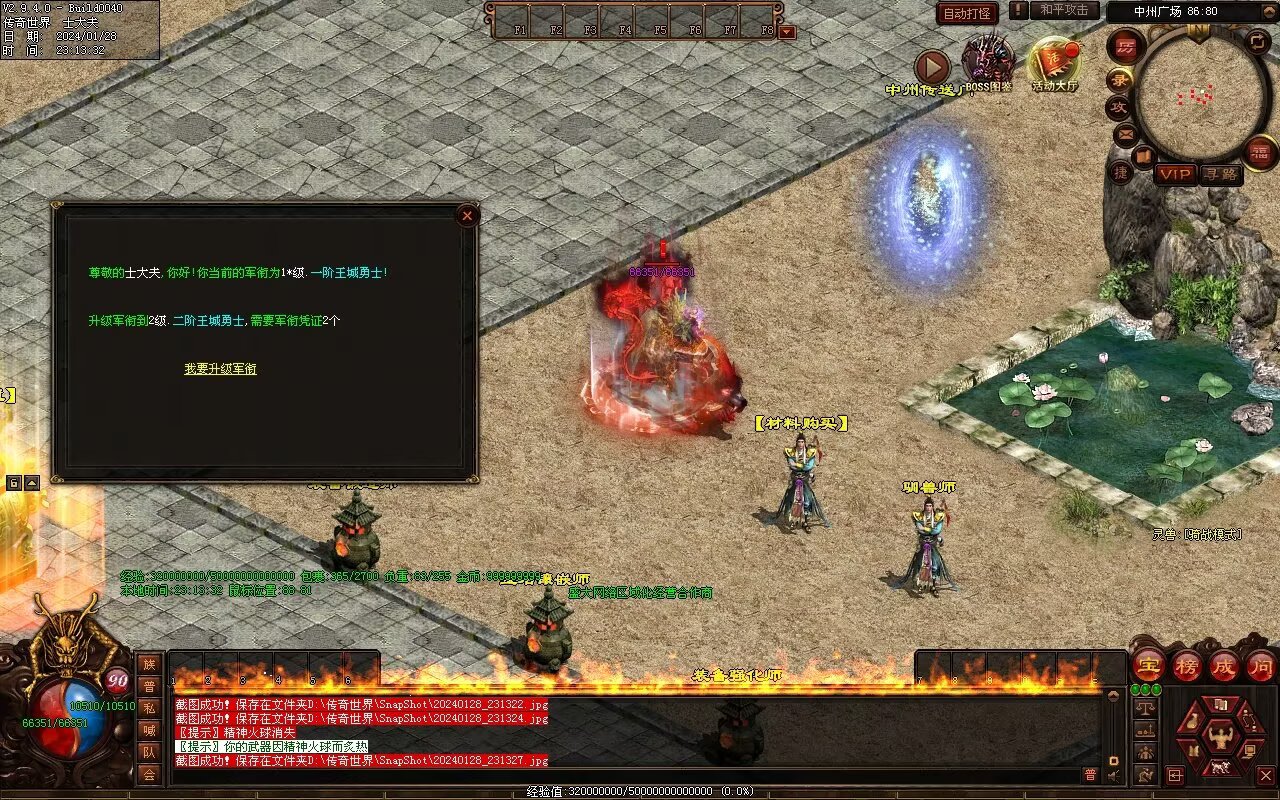
Task: Click the 历 calendar button
Action: (1127, 46)
